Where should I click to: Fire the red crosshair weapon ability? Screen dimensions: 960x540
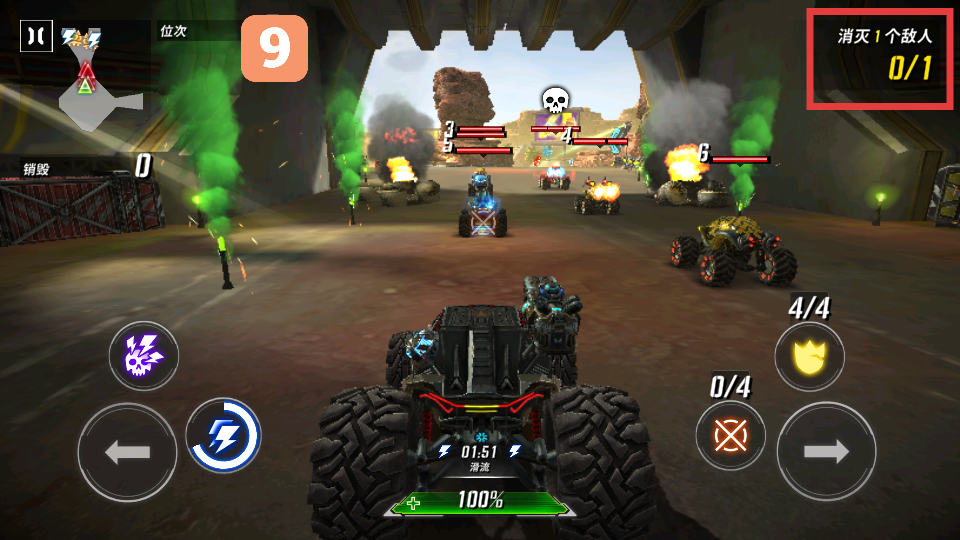tap(731, 436)
